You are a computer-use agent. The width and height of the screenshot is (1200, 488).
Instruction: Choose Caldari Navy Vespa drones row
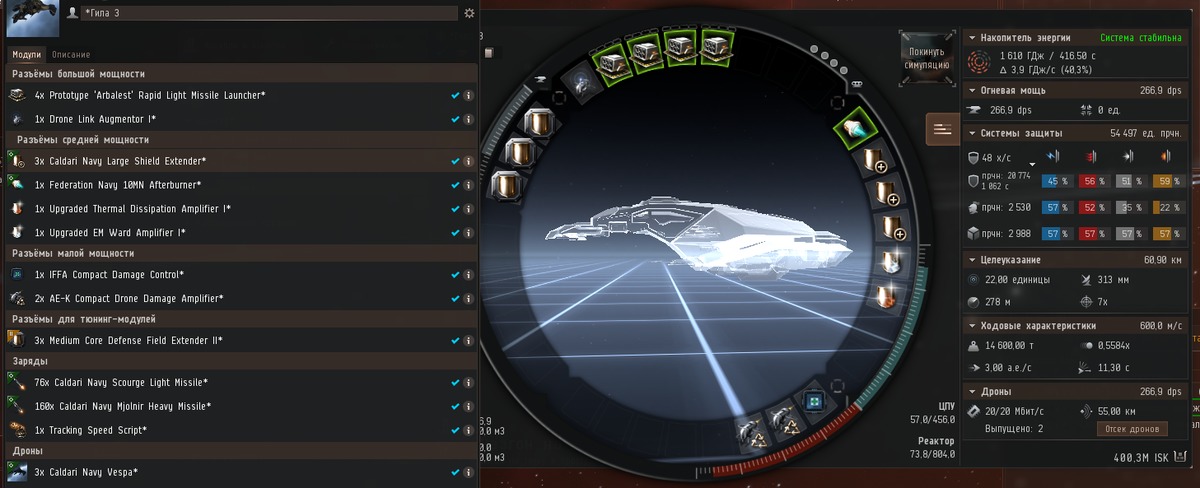(x=86, y=472)
